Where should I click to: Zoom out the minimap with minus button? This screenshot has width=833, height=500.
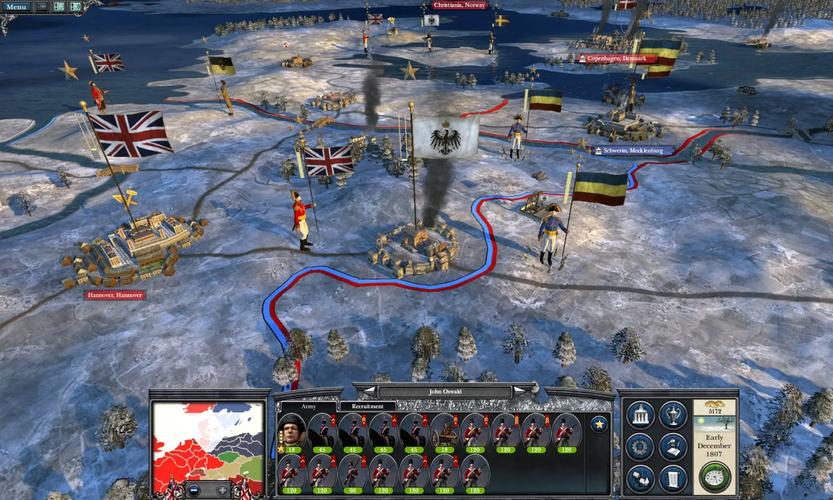pyautogui.click(x=194, y=490)
